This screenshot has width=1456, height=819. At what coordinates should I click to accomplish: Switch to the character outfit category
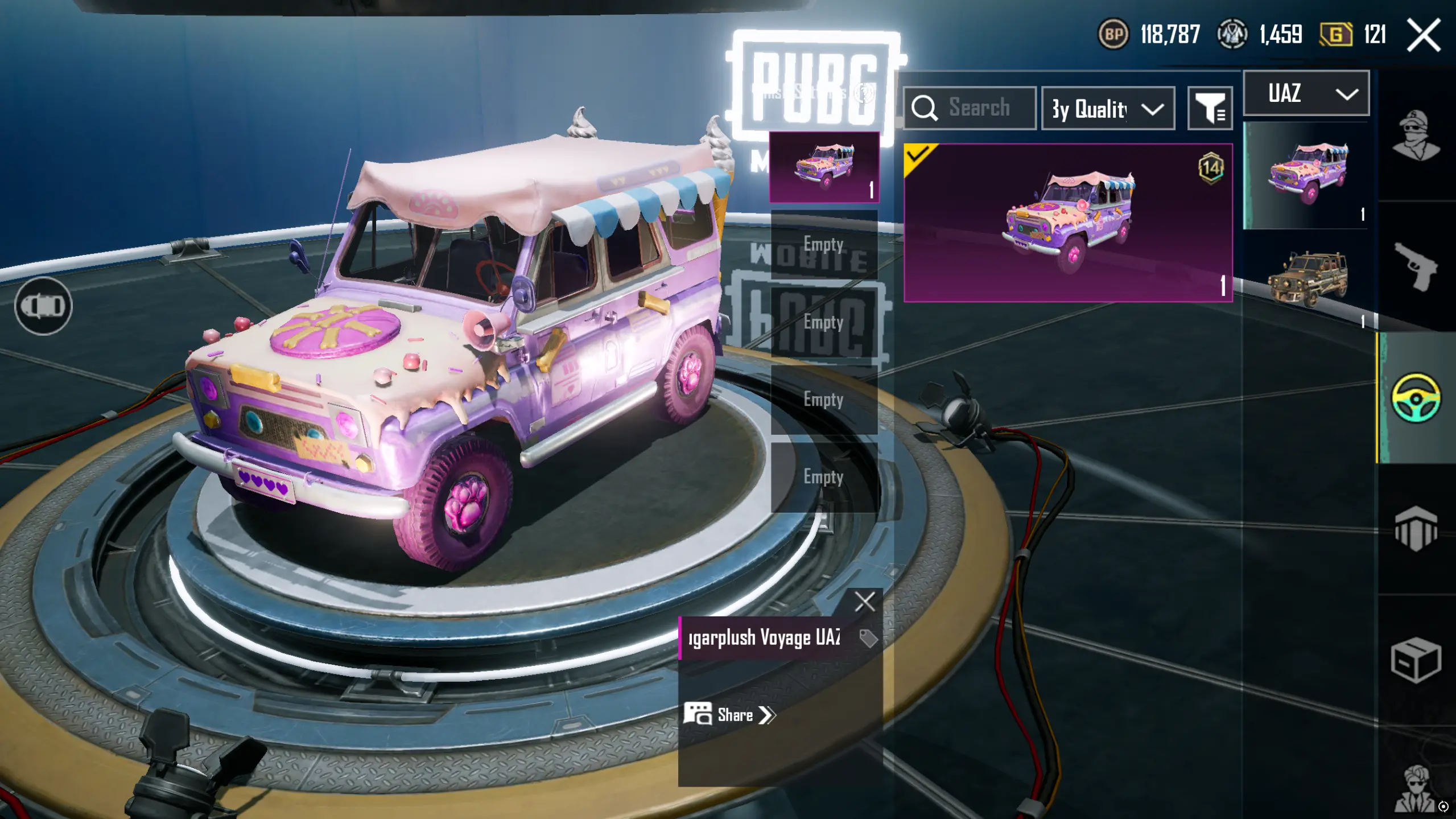[x=1416, y=135]
